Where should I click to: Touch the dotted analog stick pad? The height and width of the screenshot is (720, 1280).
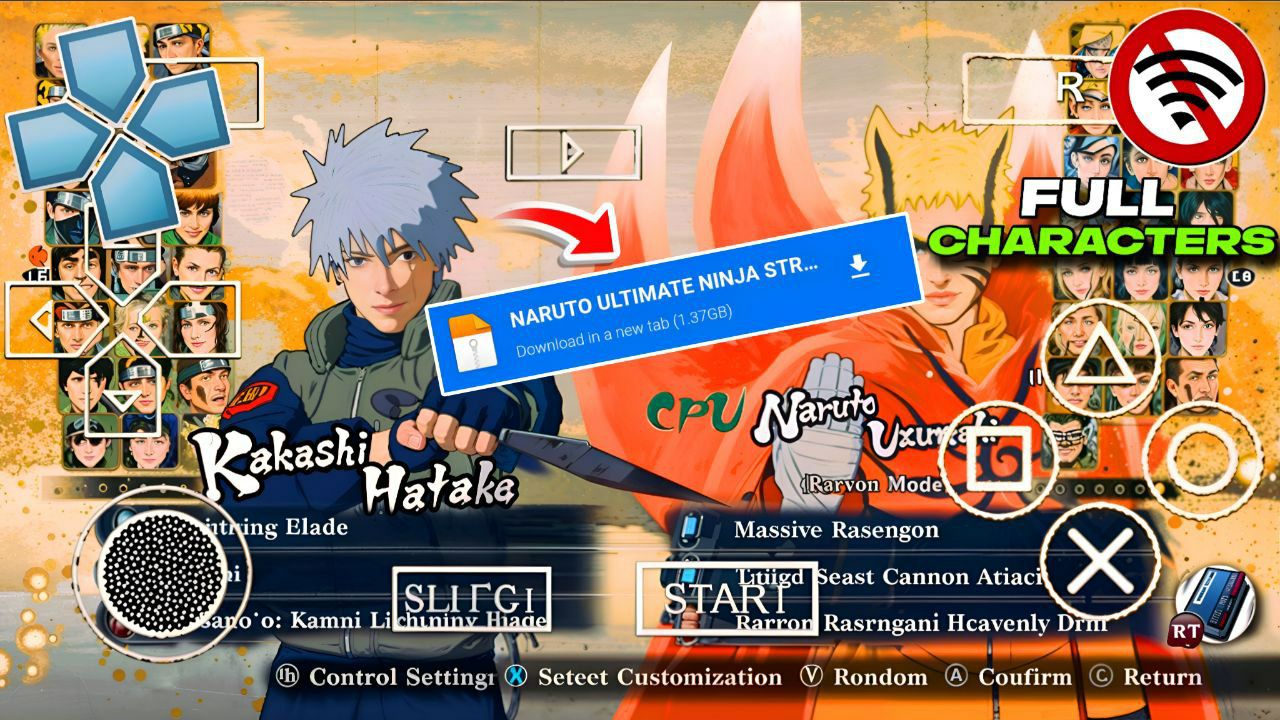pos(161,572)
